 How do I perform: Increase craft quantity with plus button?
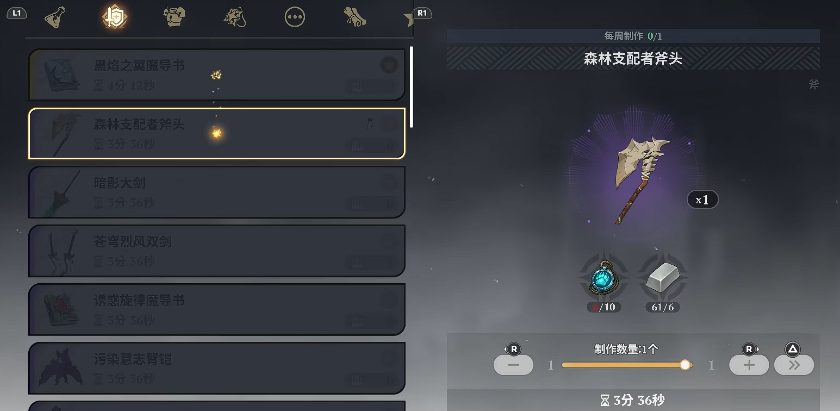click(749, 365)
